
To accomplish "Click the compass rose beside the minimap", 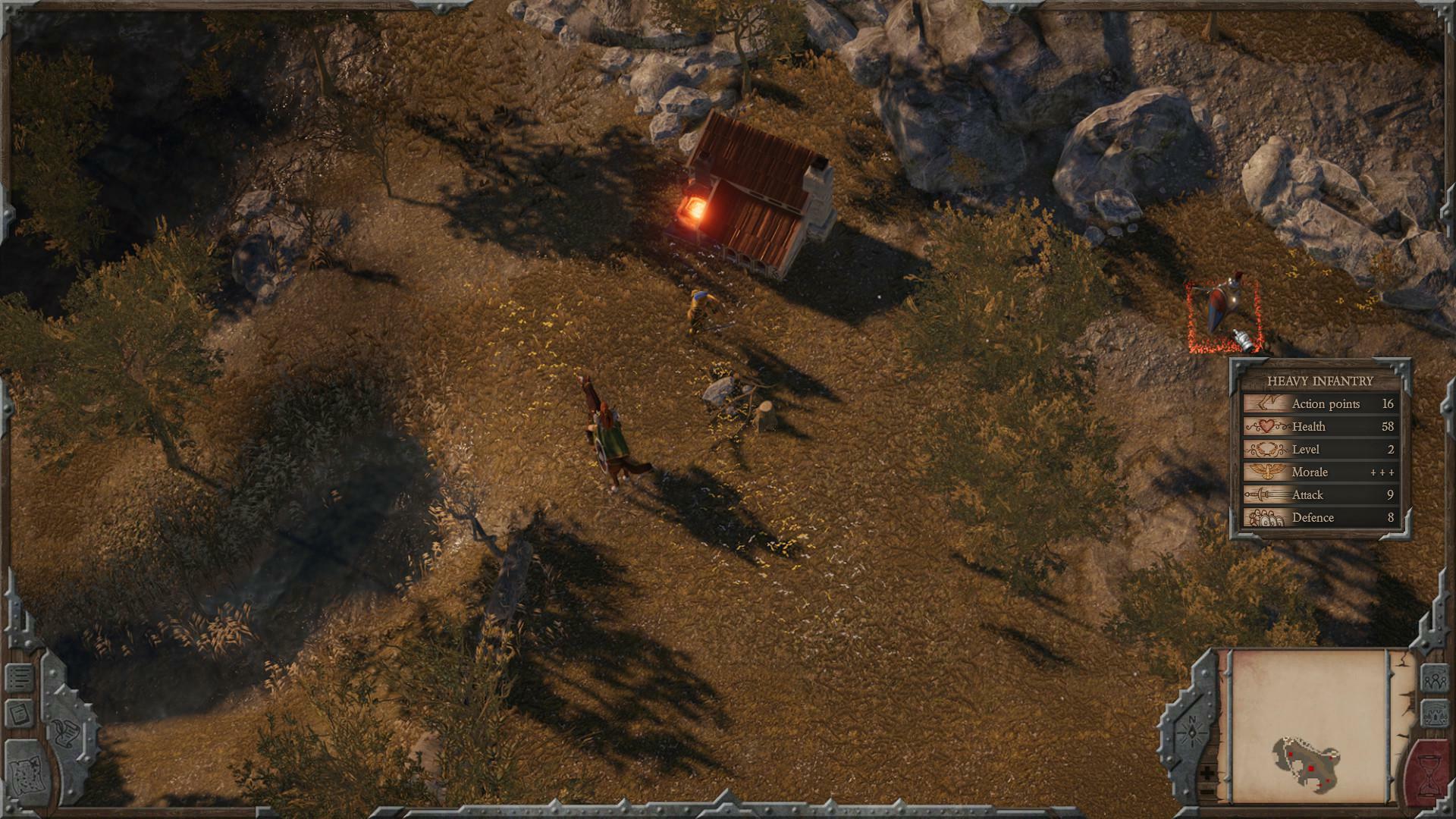I will click(1192, 732).
